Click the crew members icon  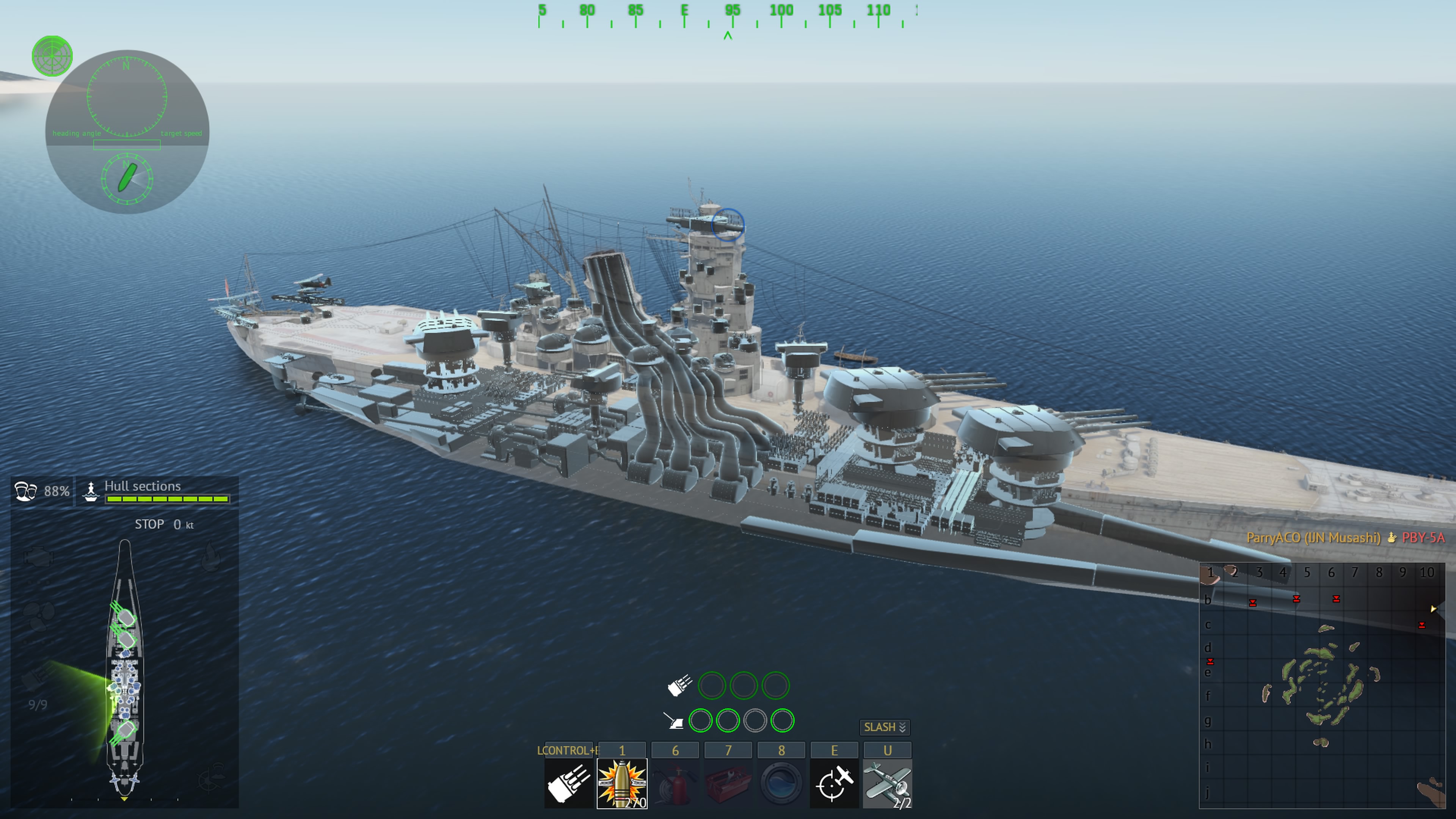tap(25, 491)
